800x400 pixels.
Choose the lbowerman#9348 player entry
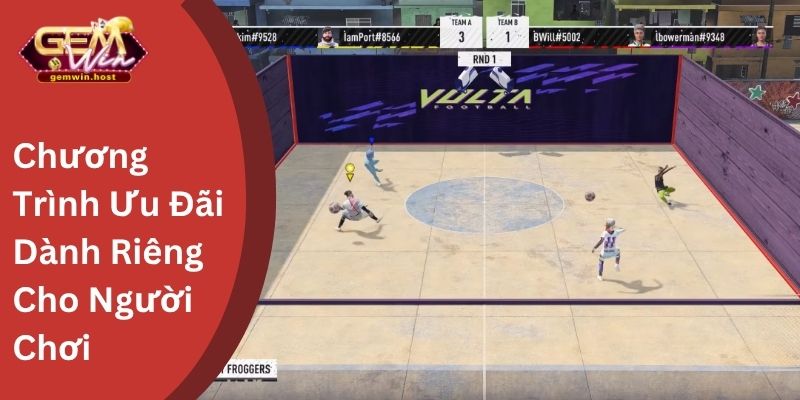tap(690, 36)
